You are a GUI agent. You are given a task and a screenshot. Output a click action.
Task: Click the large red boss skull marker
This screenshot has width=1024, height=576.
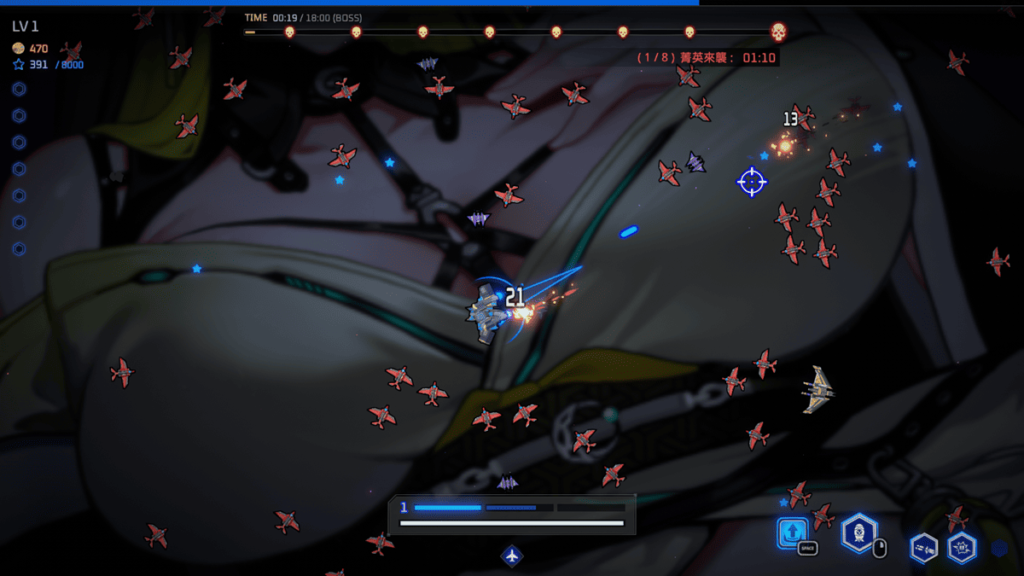[778, 32]
